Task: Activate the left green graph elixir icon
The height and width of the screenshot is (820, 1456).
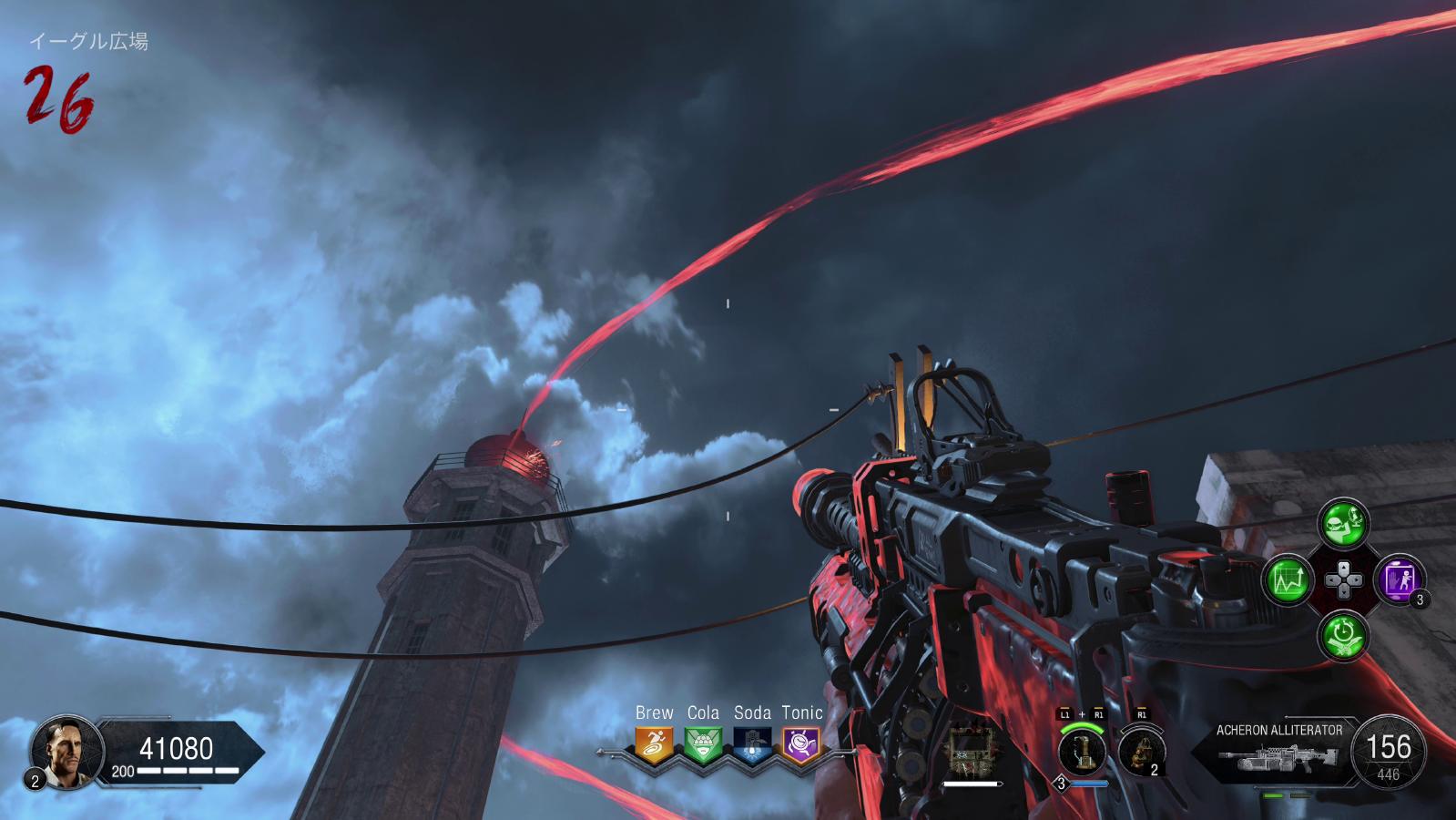Action: (x=1288, y=579)
